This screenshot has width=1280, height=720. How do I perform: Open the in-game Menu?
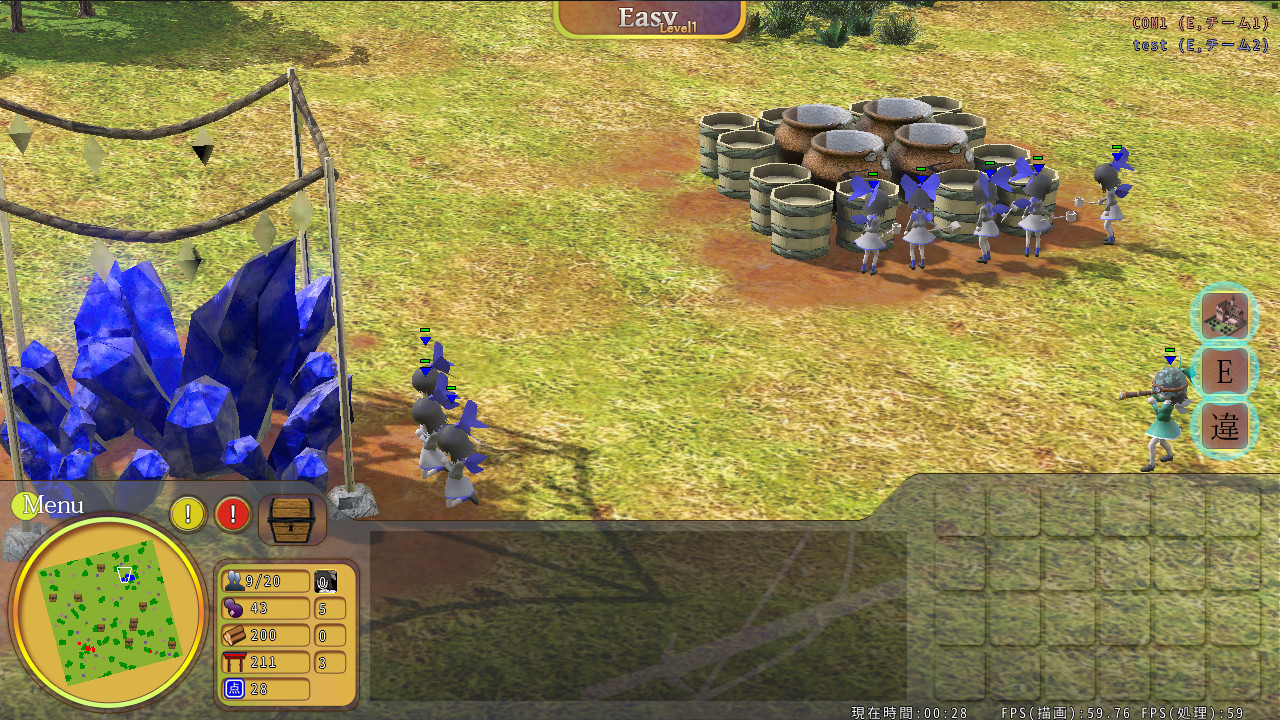(52, 505)
